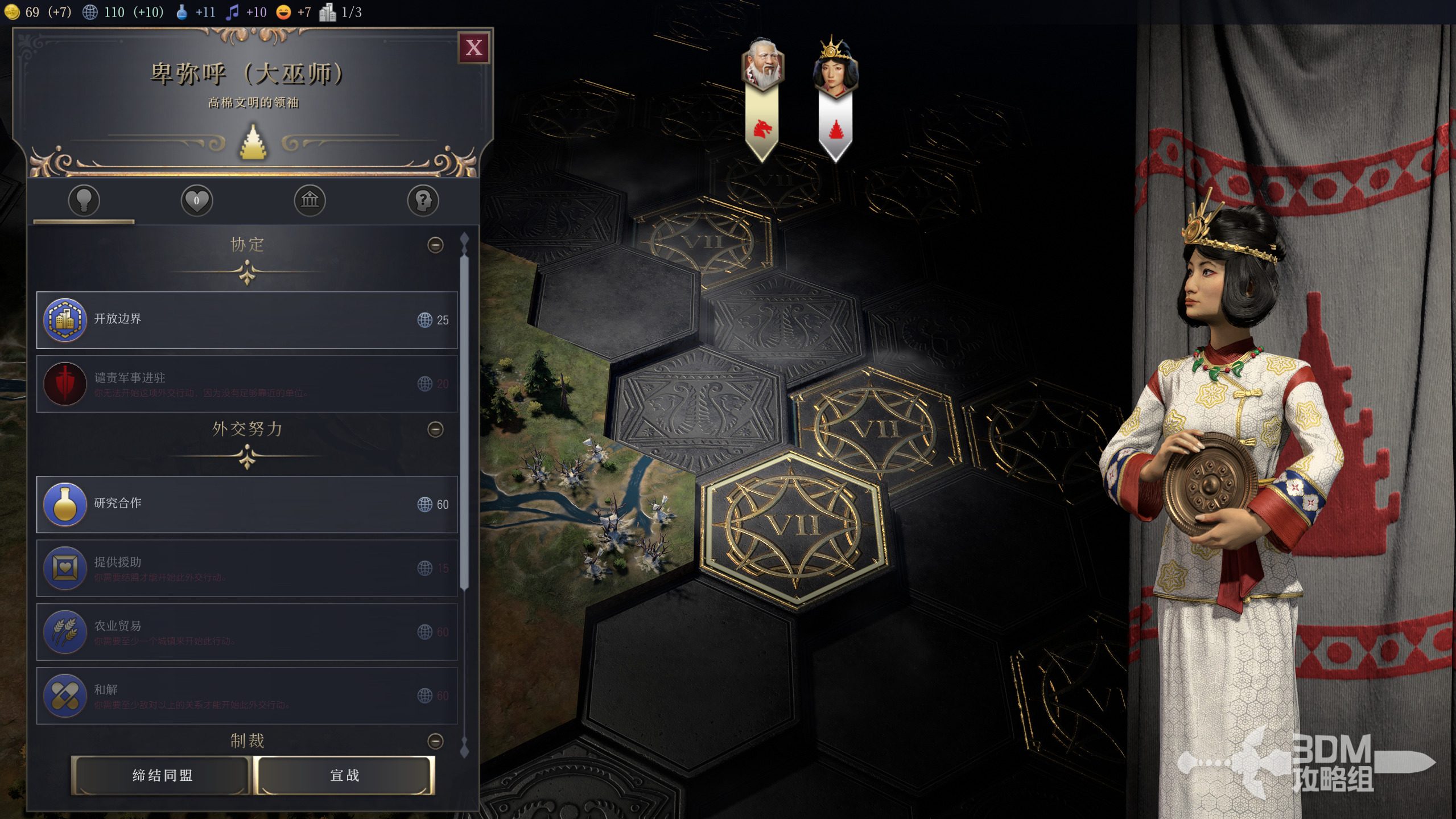Image resolution: width=1456 pixels, height=819 pixels.
Task: Switch to the lightbulb actions tab
Action: [x=84, y=200]
